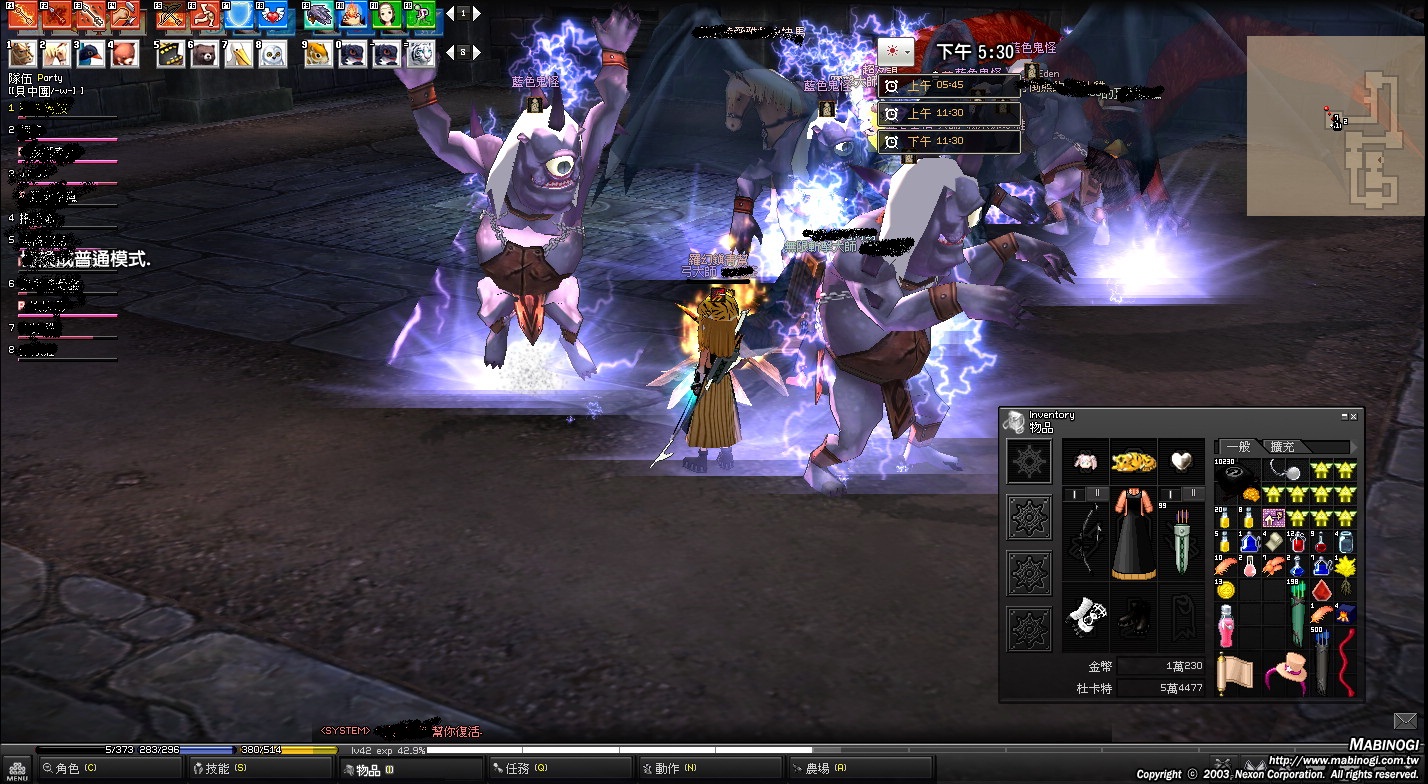This screenshot has height=784, width=1428.
Task: Click the dungeon minimap
Action: (x=1336, y=126)
